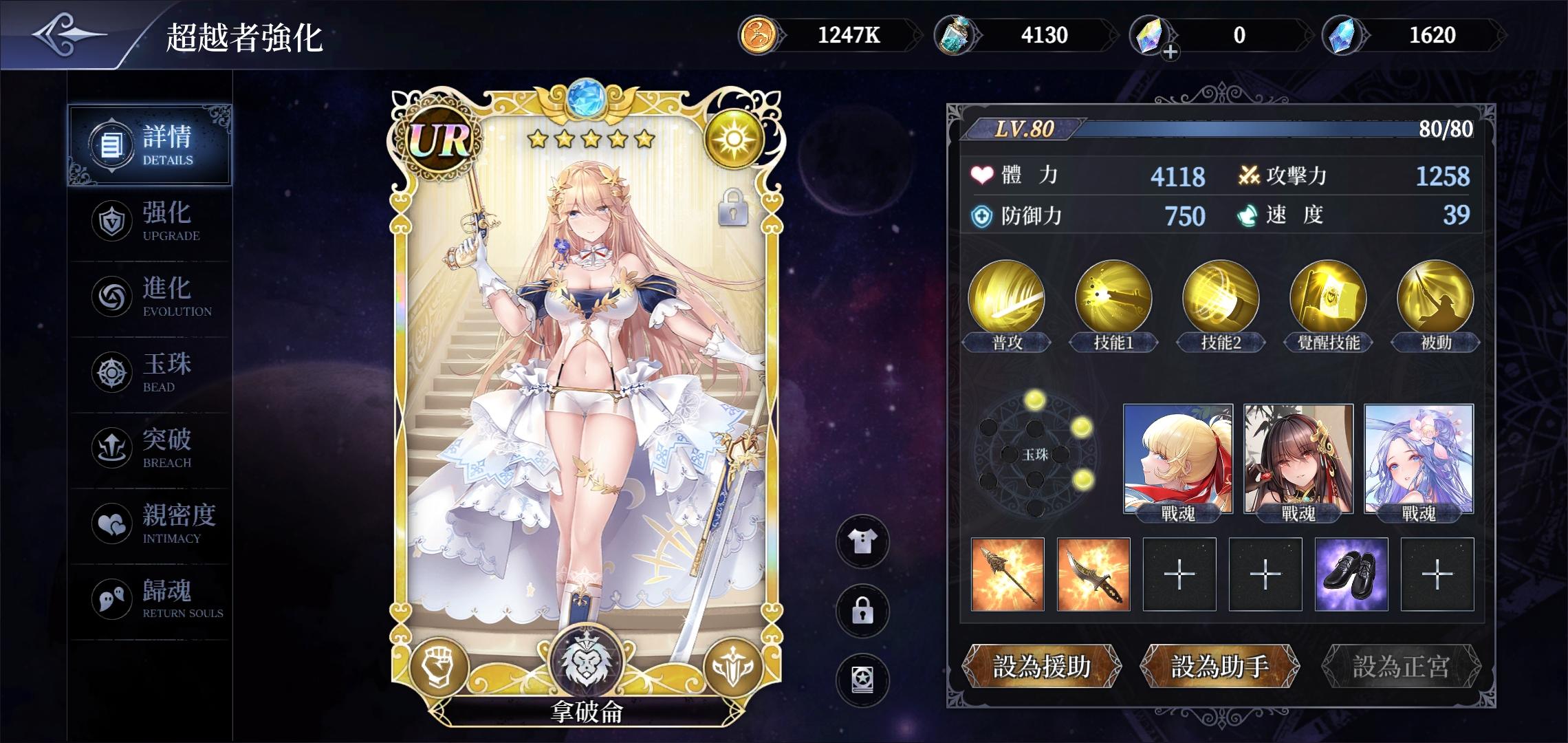This screenshot has height=743, width=1568.
Task: Go back with the top-left arrow
Action: [69, 34]
